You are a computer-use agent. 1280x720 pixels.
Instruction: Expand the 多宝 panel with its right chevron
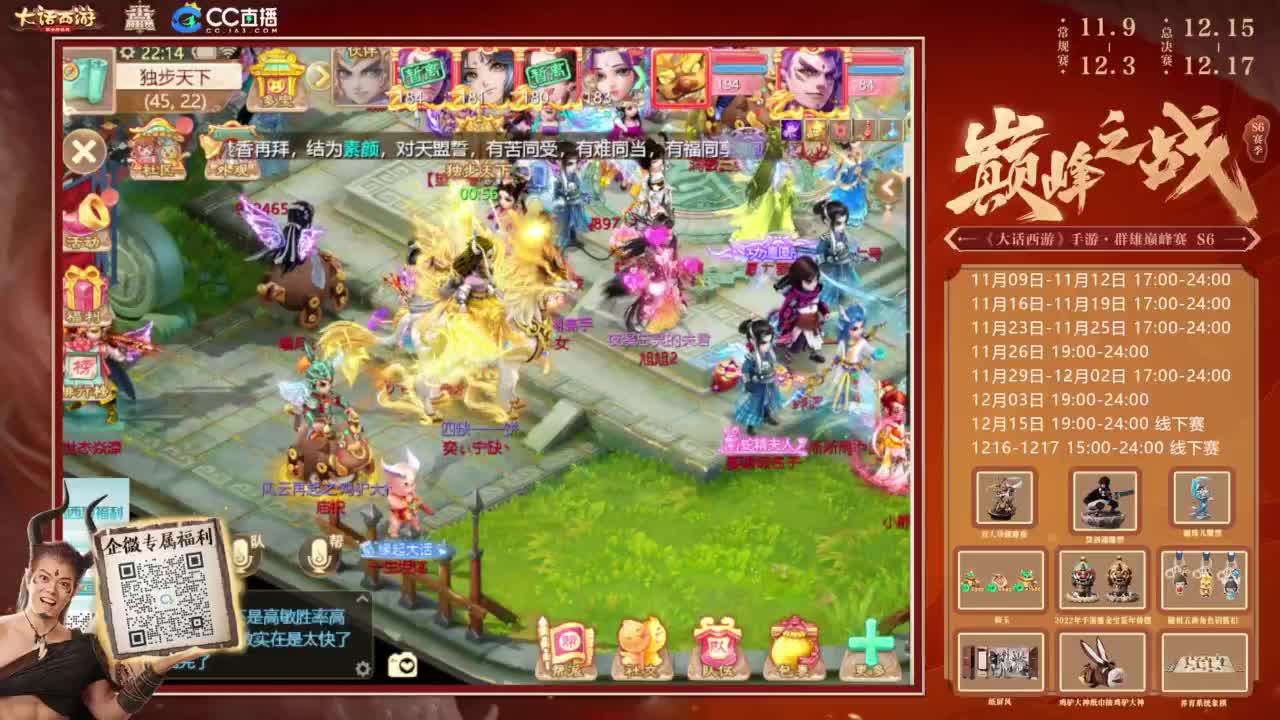318,75
